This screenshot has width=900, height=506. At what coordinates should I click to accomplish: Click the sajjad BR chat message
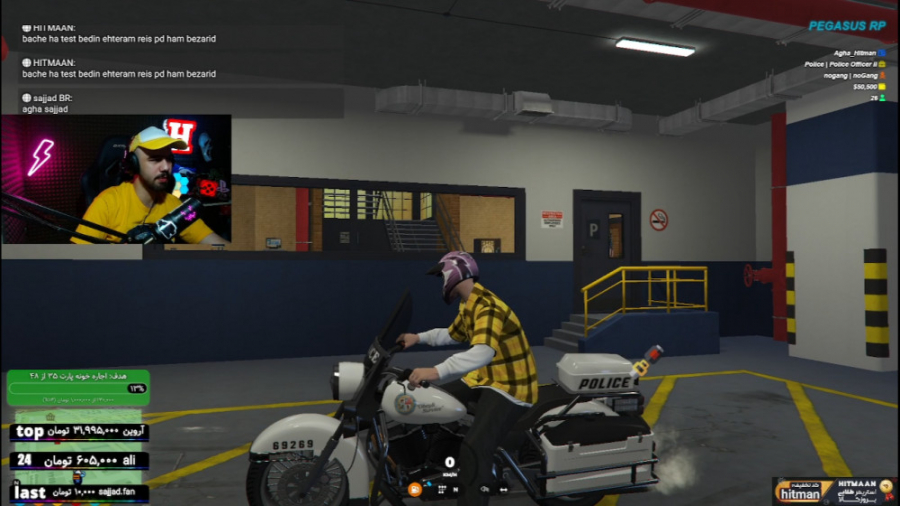tap(47, 103)
